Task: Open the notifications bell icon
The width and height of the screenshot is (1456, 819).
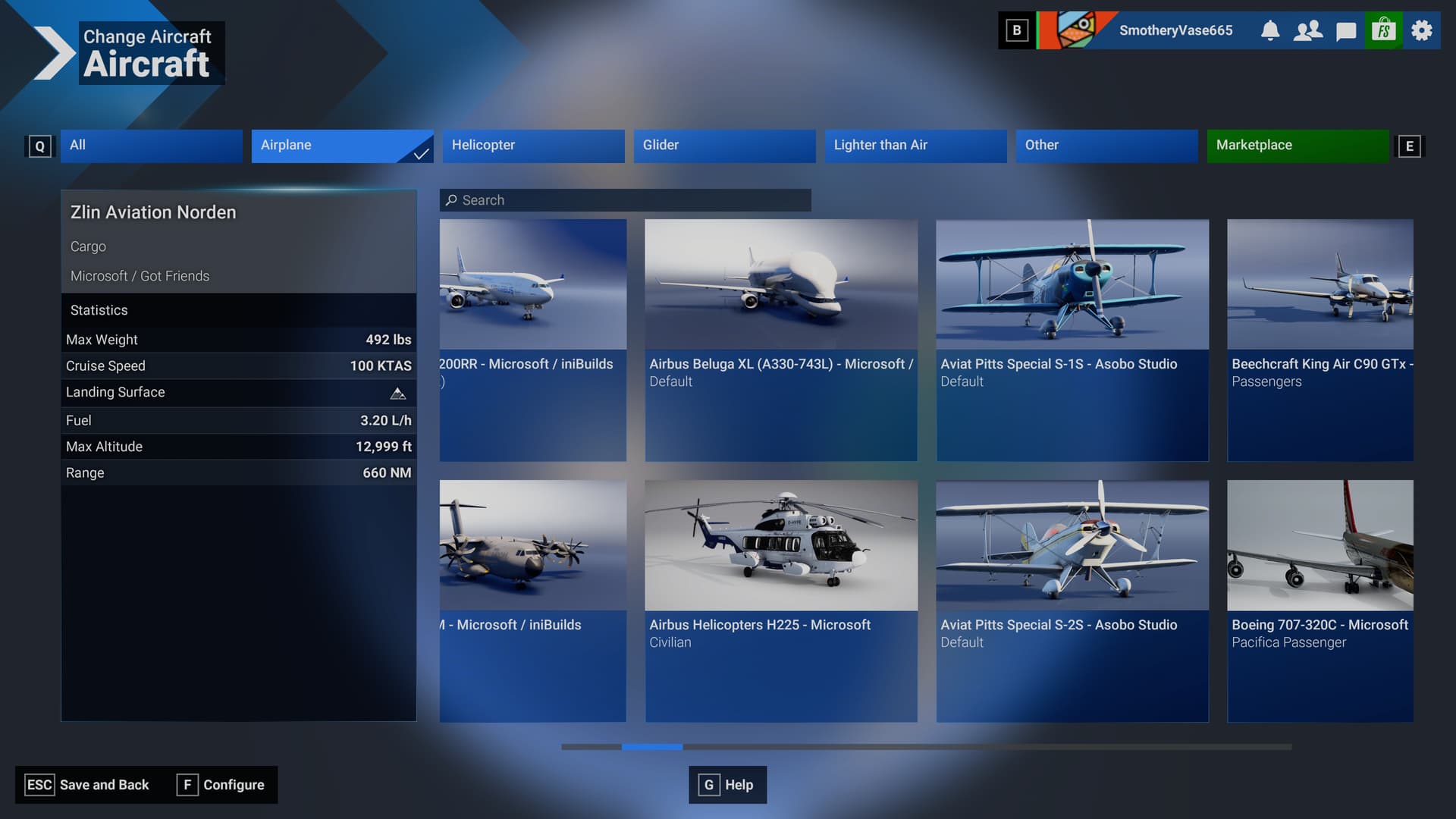Action: coord(1270,30)
